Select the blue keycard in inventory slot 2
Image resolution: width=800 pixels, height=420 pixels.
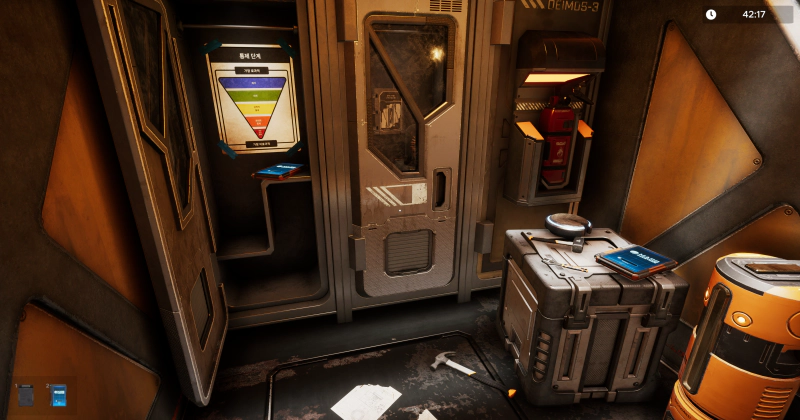(58, 397)
